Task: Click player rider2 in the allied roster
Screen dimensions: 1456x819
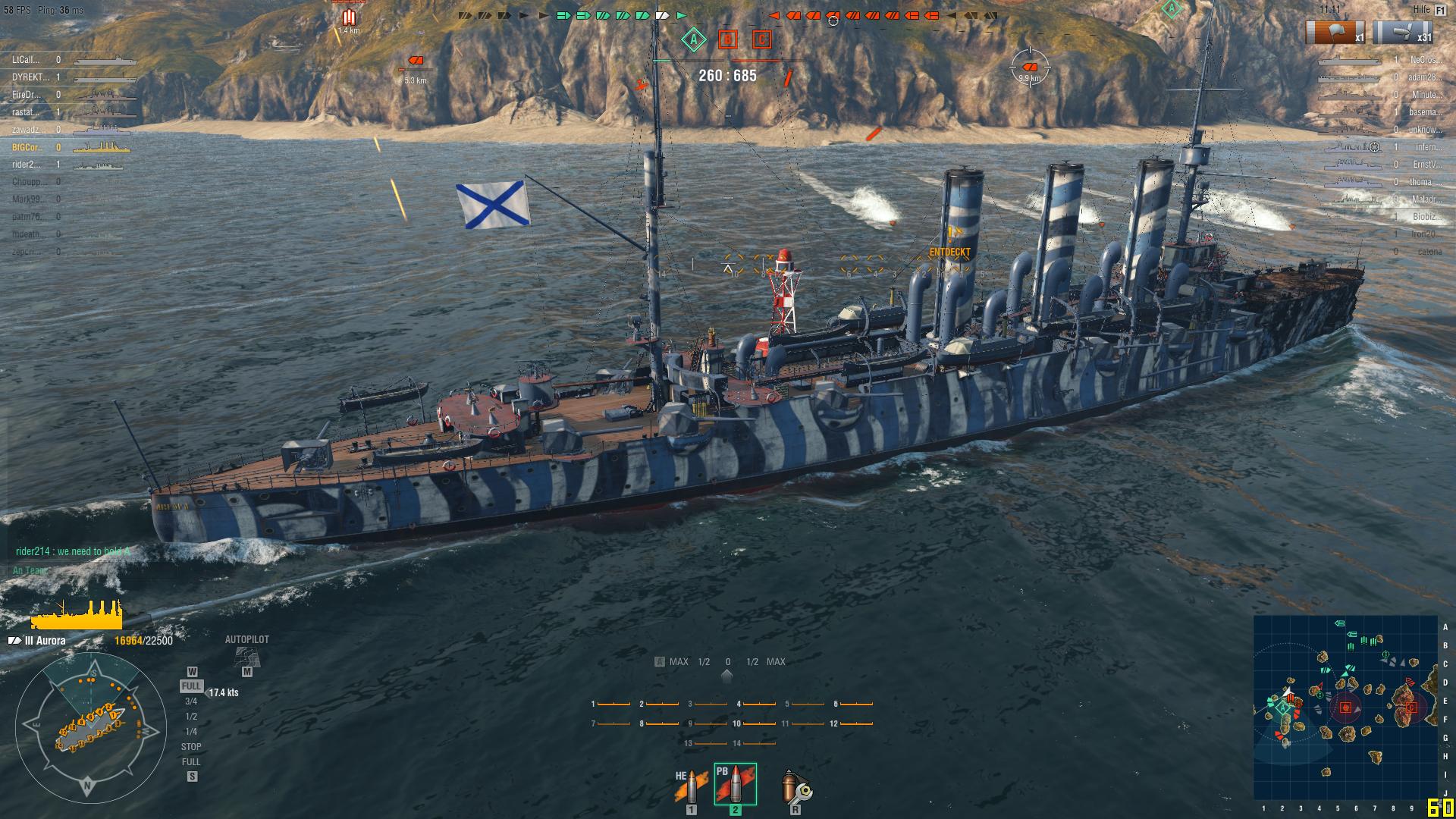Action: (x=26, y=165)
